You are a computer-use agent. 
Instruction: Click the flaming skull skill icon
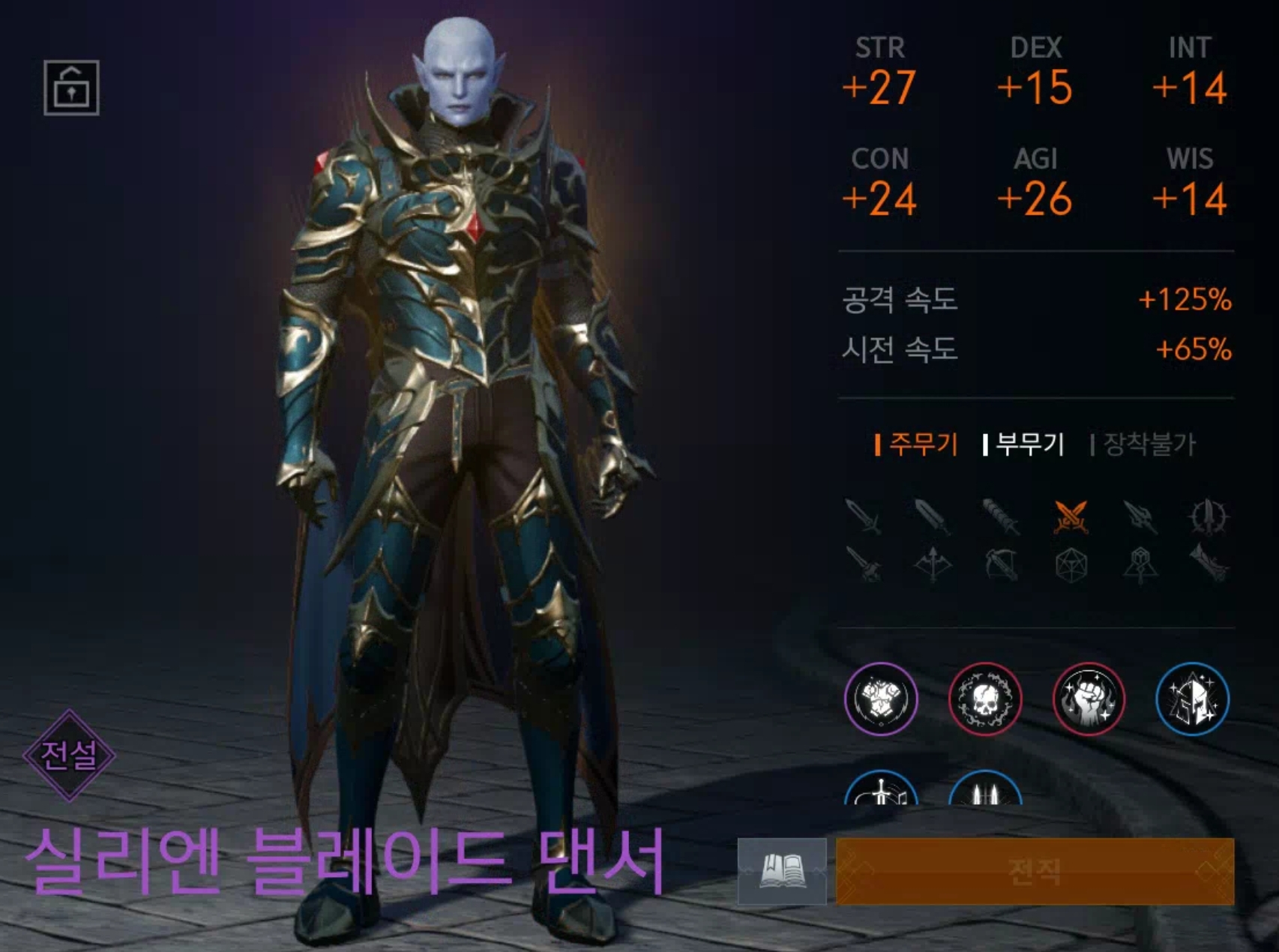(x=986, y=699)
